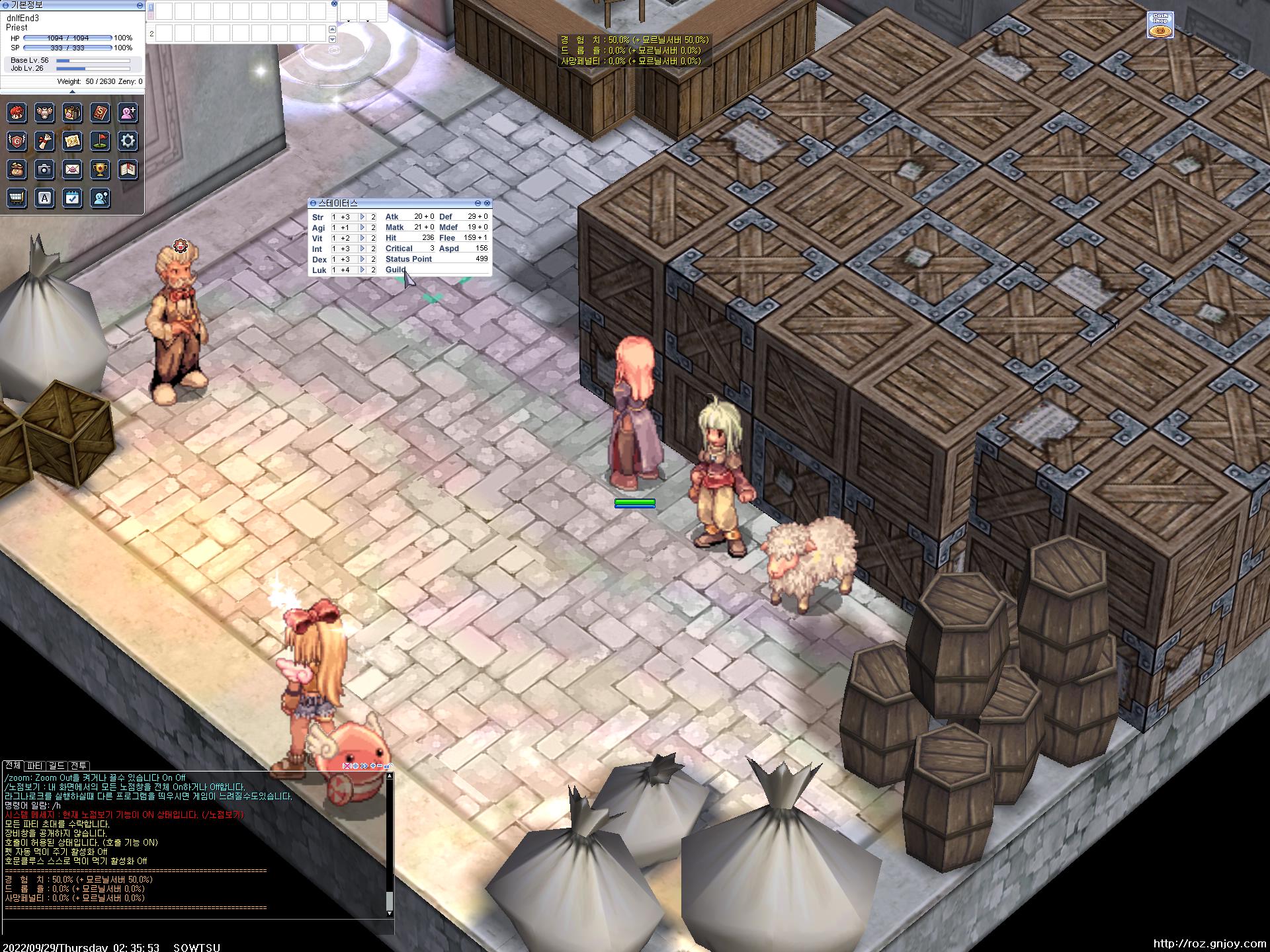Image resolution: width=1270 pixels, height=952 pixels.
Task: Open the skill book menu icon
Action: (100, 113)
